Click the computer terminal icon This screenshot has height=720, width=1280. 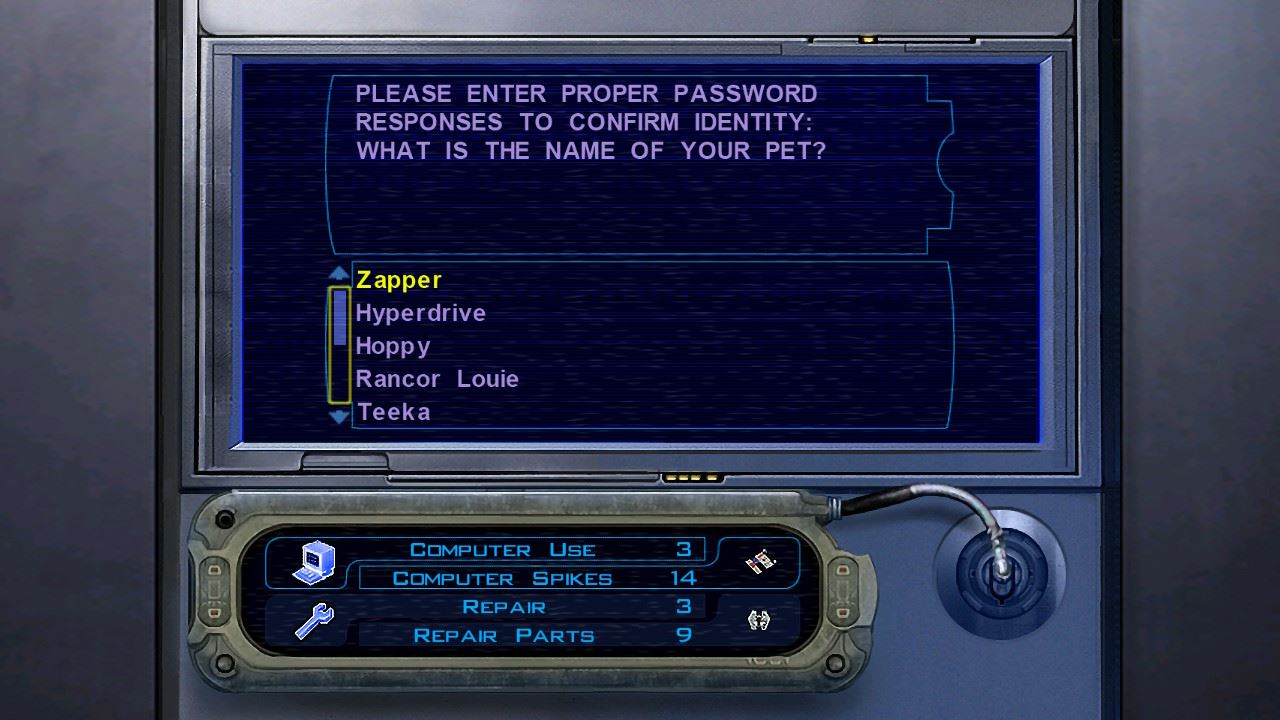click(x=313, y=563)
